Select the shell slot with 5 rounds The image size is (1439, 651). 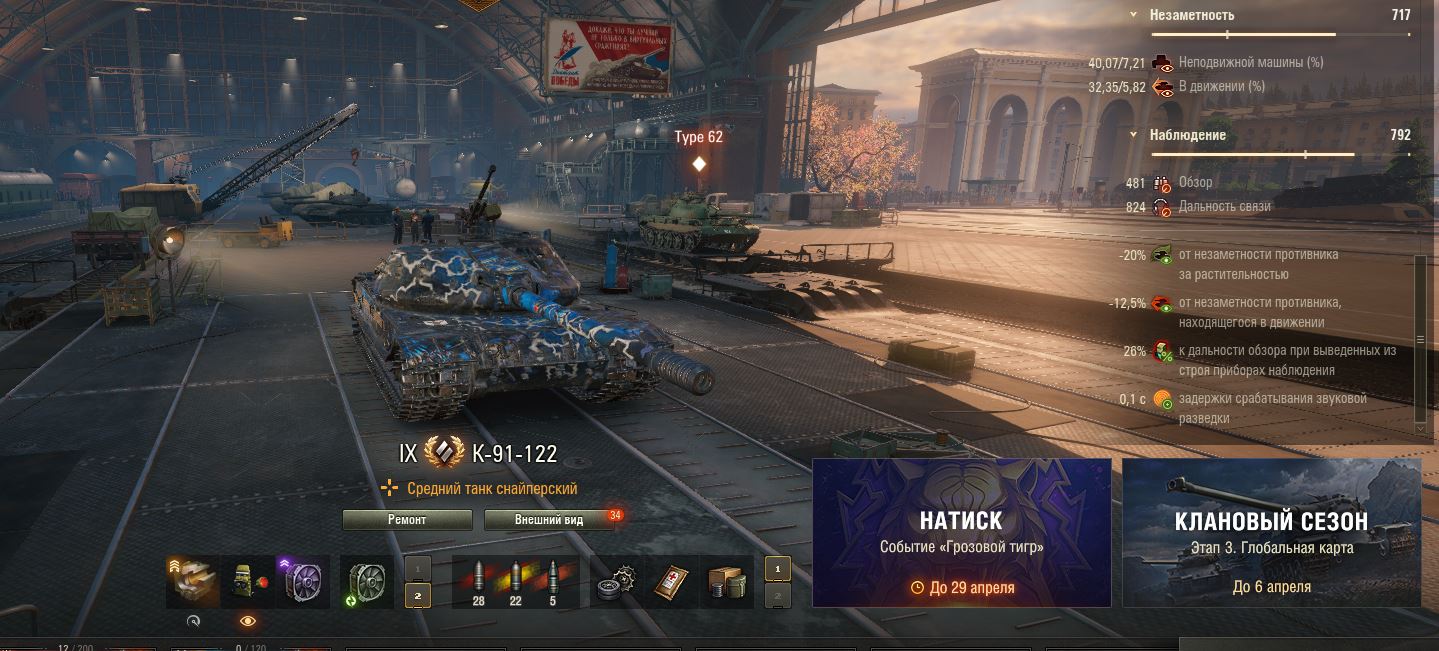pyautogui.click(x=554, y=582)
